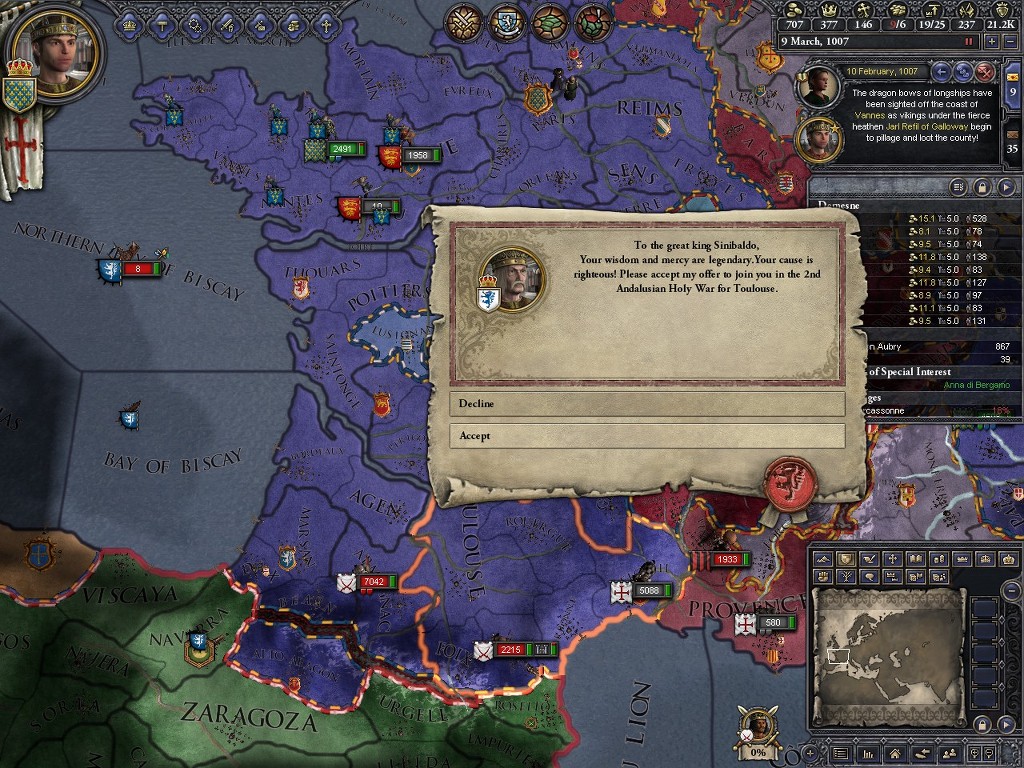Go to previous message with the back arrow
This screenshot has width=1024, height=768.
coord(941,71)
